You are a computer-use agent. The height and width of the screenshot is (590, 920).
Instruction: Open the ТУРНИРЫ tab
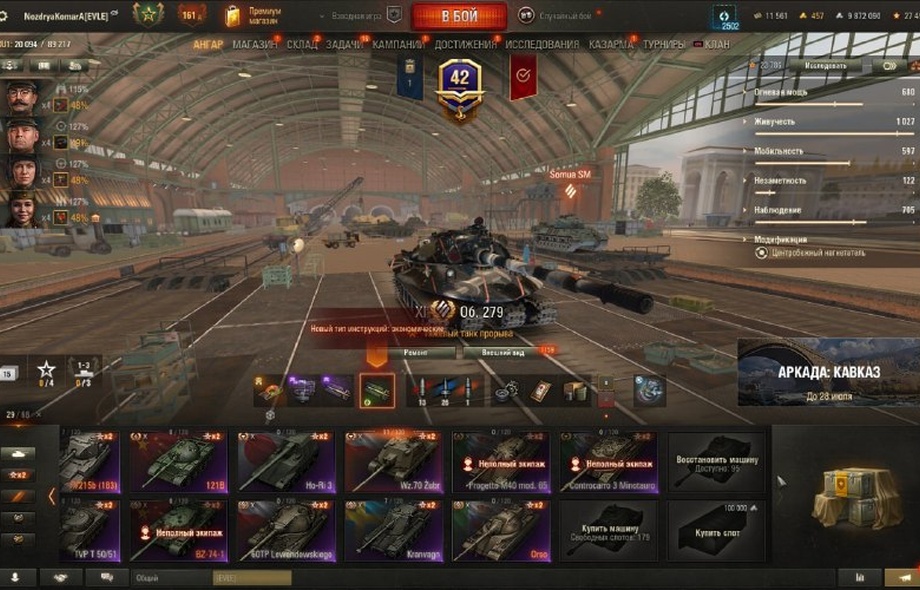coord(664,45)
